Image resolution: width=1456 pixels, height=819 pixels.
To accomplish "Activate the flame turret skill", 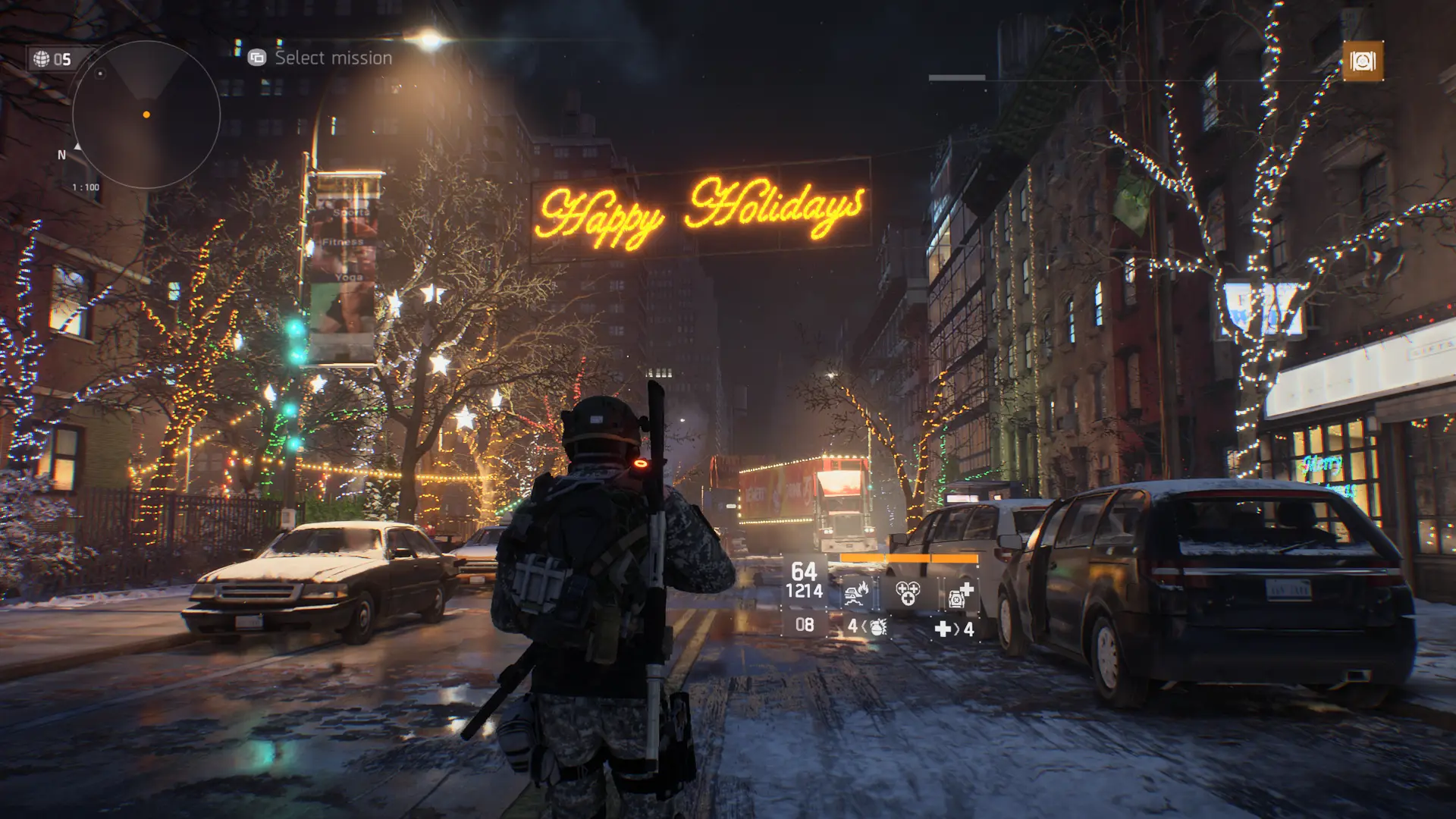I will (857, 593).
